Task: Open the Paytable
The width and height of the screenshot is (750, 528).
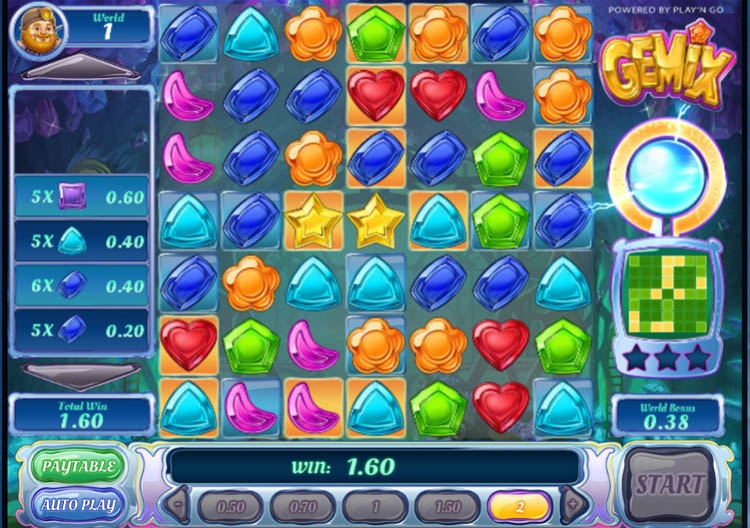Action: 78,465
